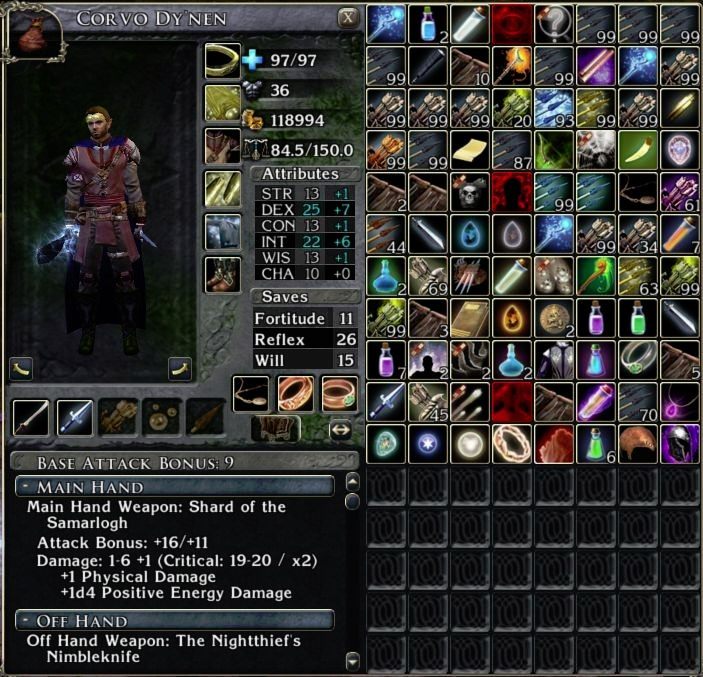Collapse the Off Hand section
Image resolution: width=703 pixels, height=677 pixels.
(x=25, y=620)
